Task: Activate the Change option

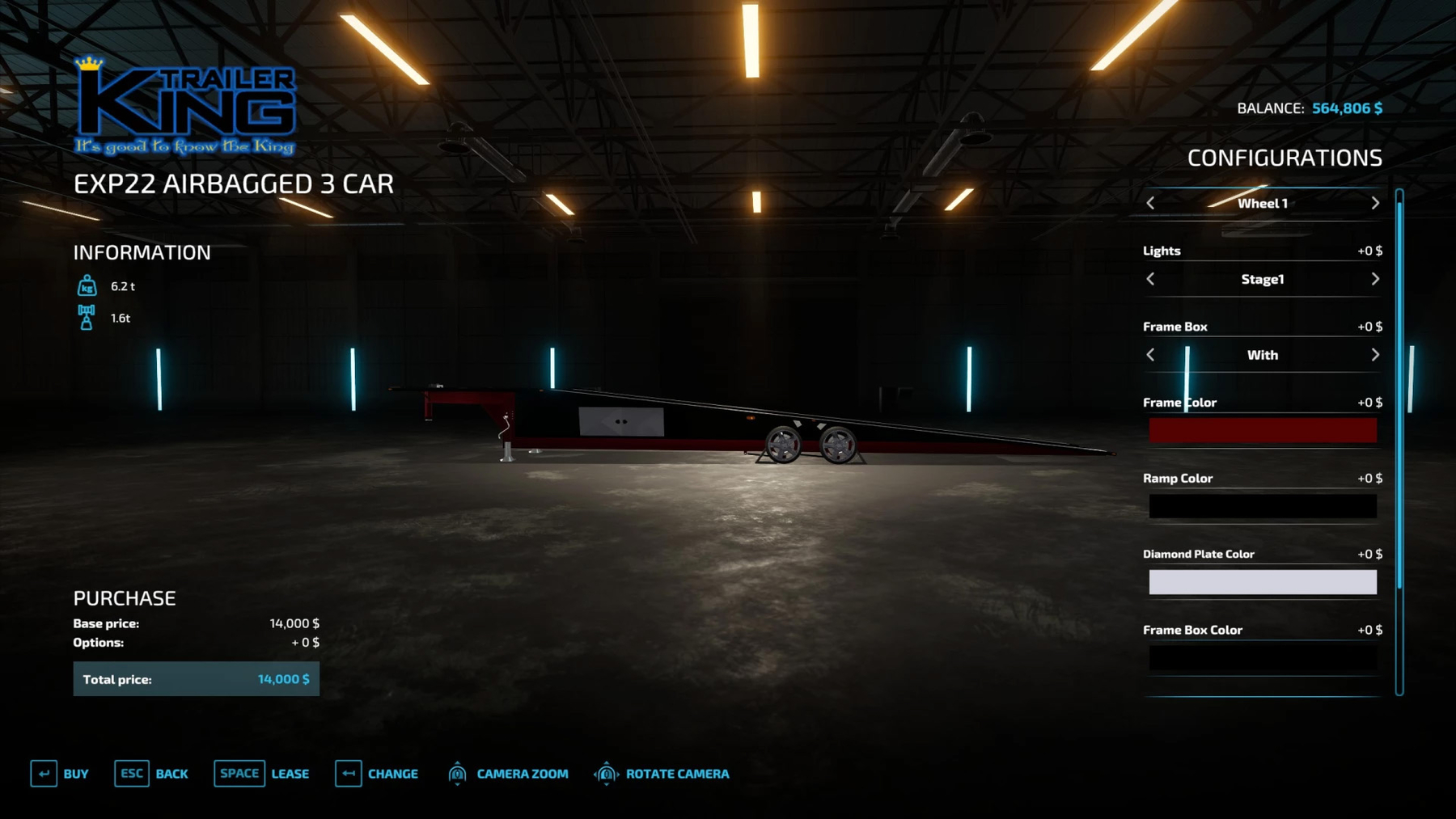Action: [377, 774]
